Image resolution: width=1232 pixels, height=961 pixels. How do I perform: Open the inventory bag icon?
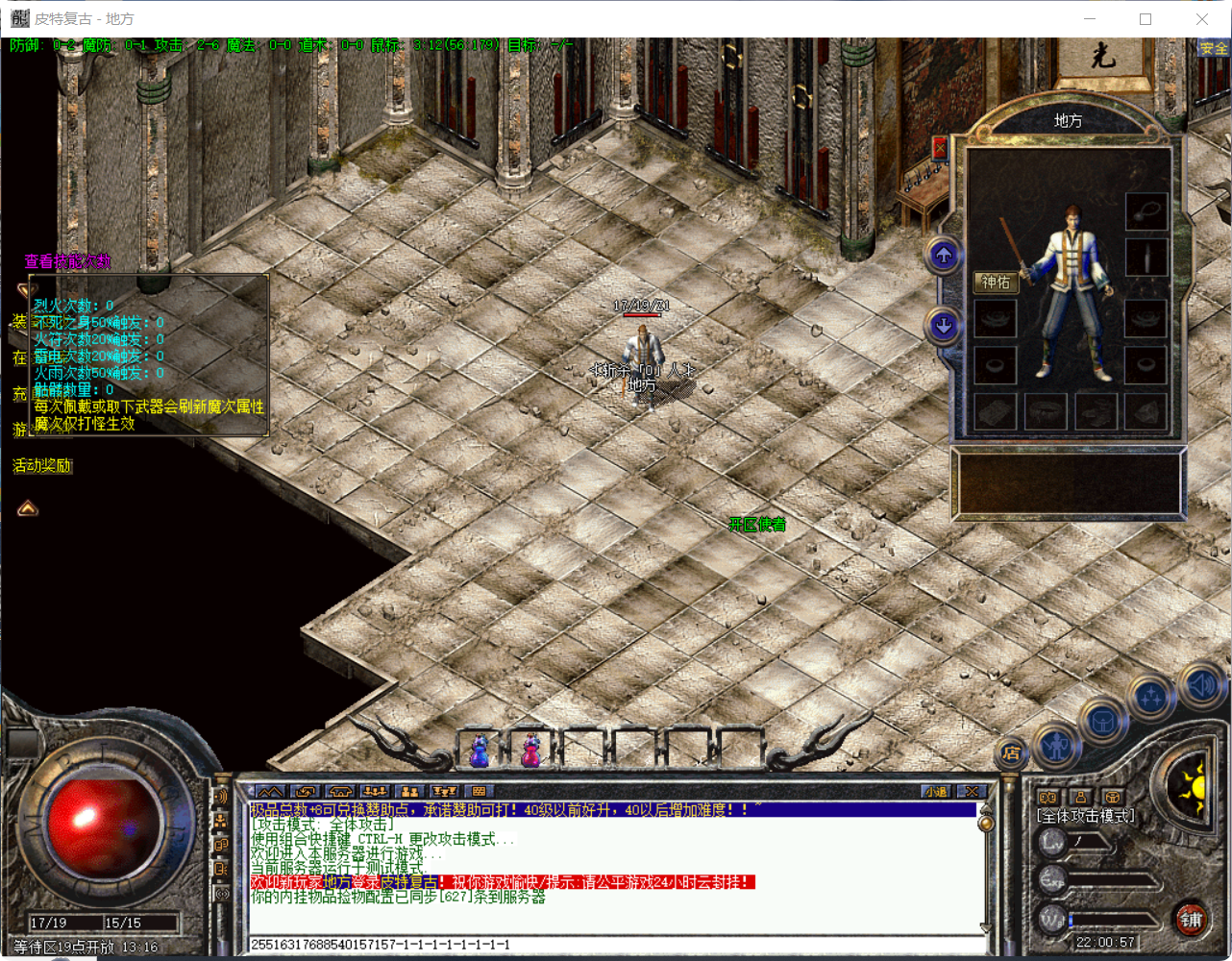point(1102,721)
